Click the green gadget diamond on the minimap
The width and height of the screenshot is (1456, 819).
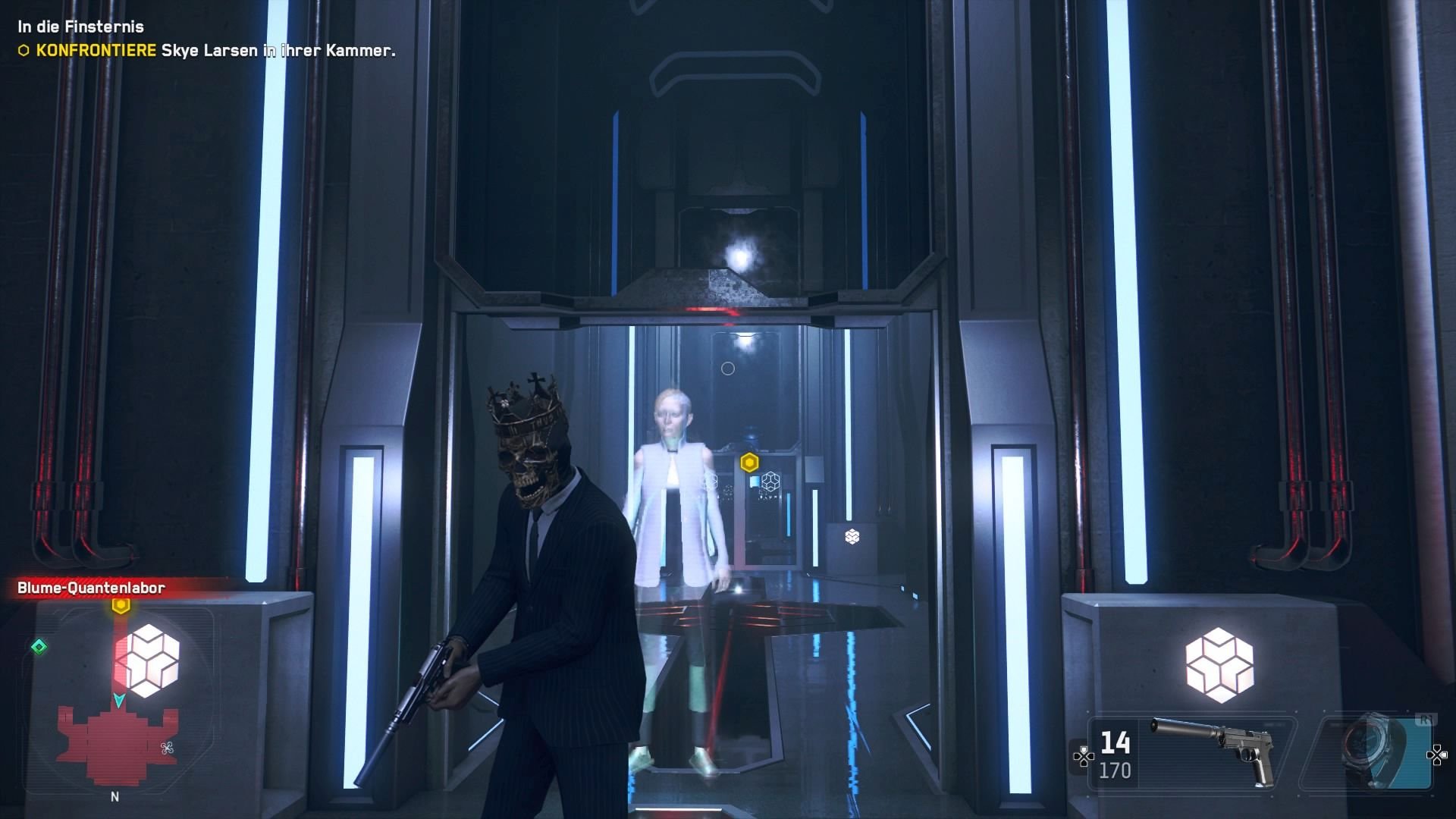(x=39, y=646)
